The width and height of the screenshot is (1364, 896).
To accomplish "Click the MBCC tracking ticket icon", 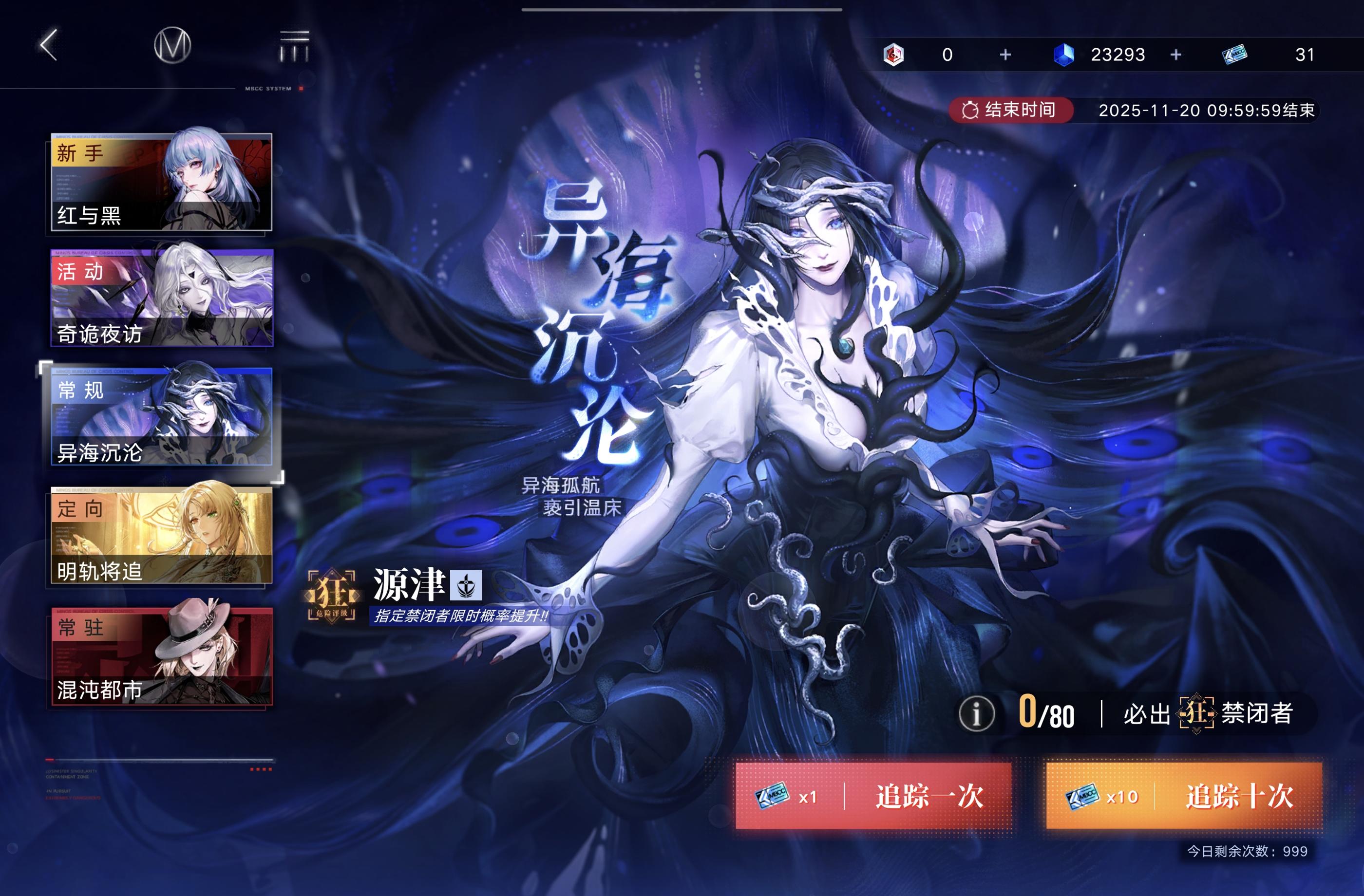I will (x=1235, y=55).
